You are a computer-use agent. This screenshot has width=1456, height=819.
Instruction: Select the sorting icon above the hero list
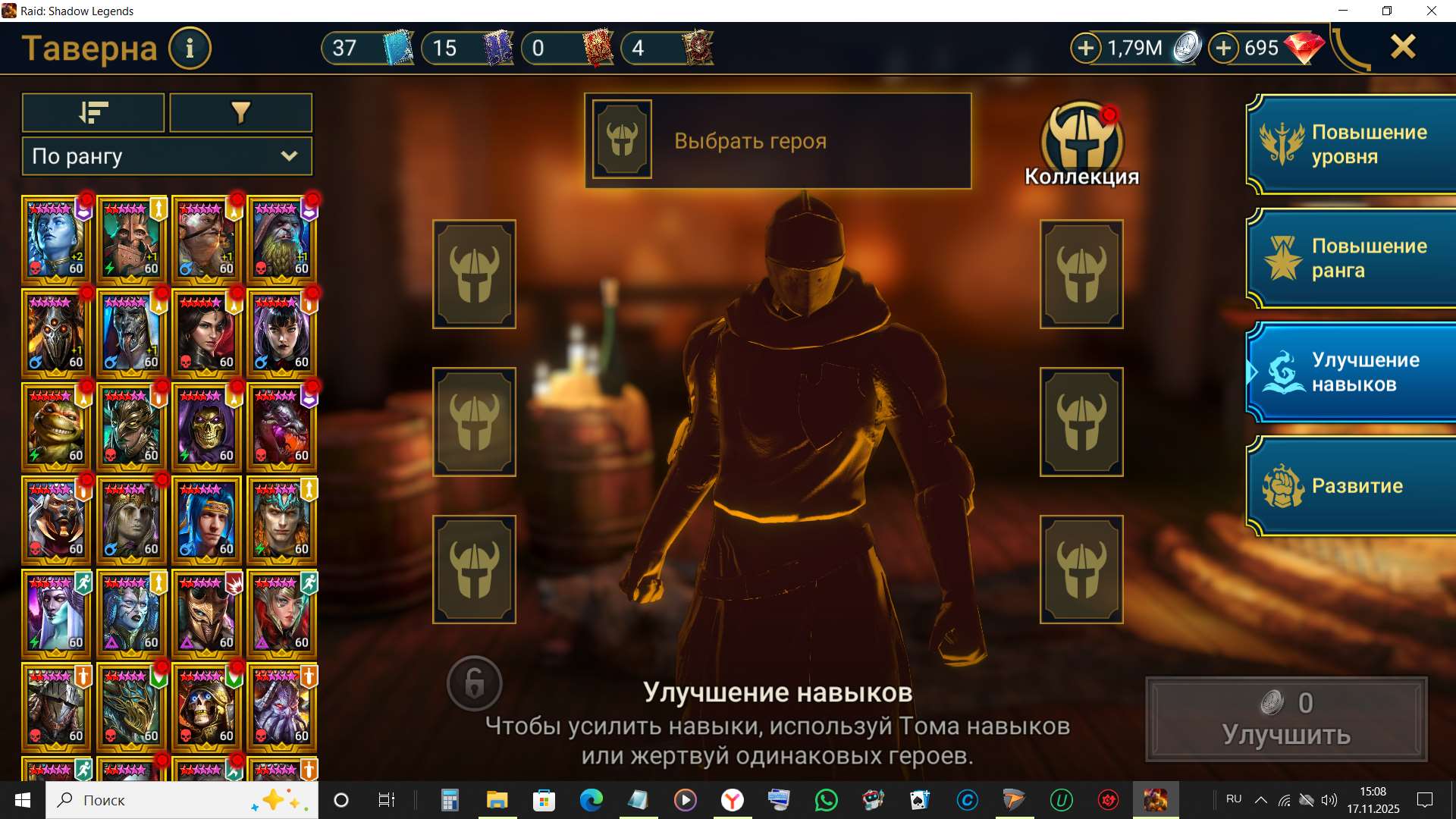[x=93, y=112]
